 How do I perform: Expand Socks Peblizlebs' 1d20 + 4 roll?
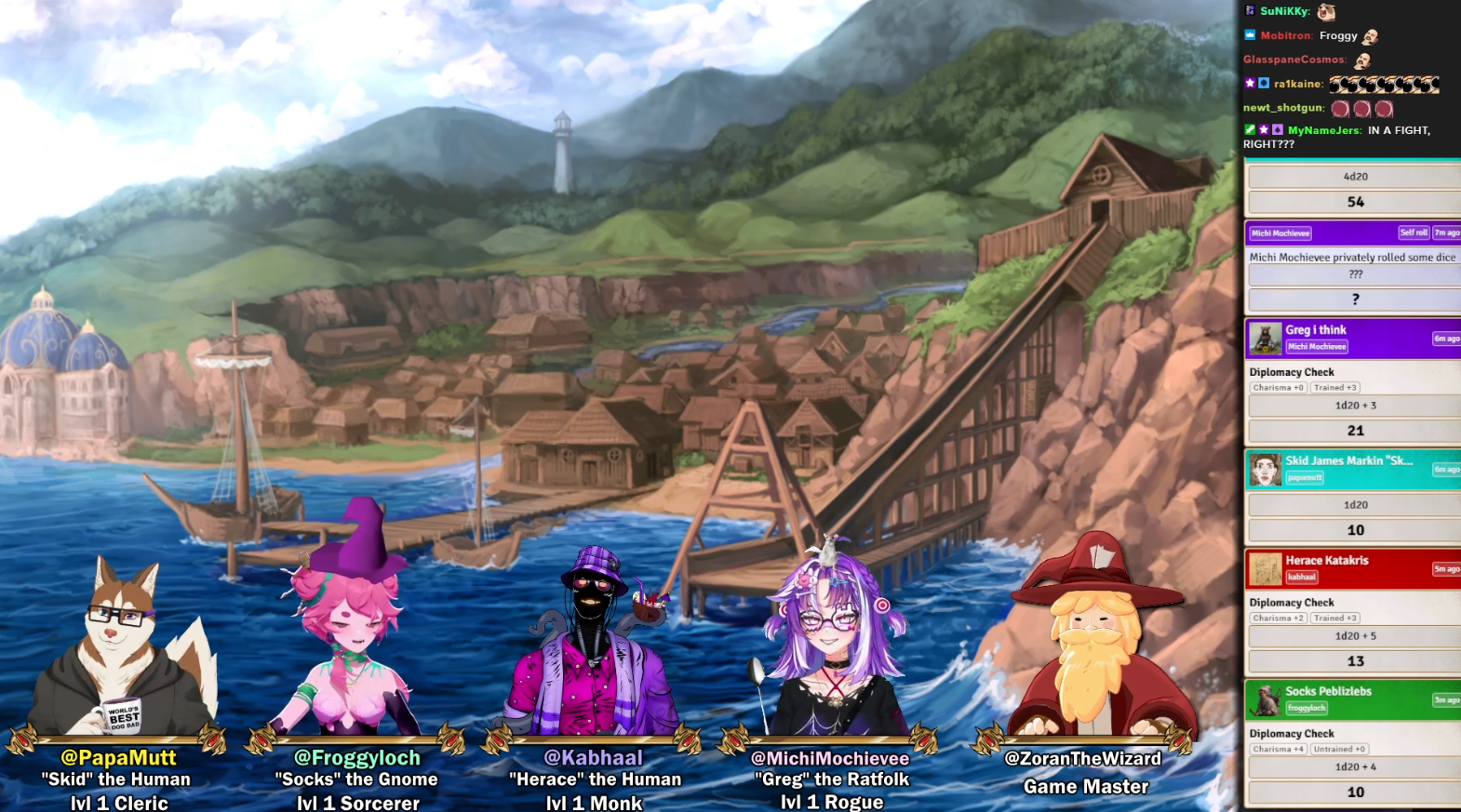pyautogui.click(x=1355, y=767)
